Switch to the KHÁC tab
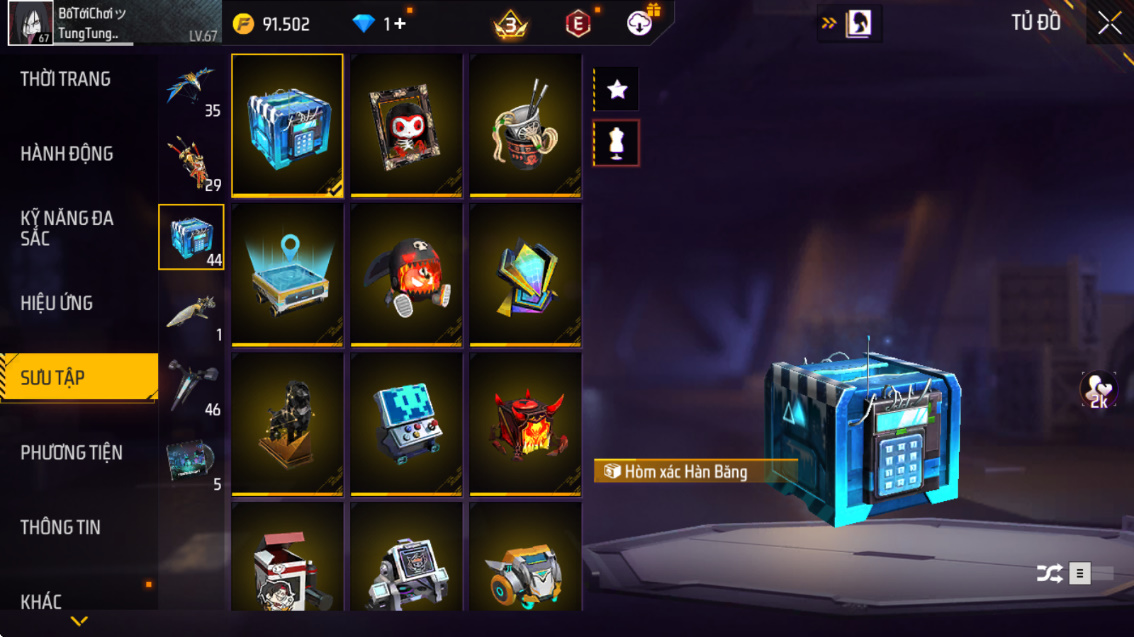This screenshot has height=637, width=1134. [x=42, y=601]
